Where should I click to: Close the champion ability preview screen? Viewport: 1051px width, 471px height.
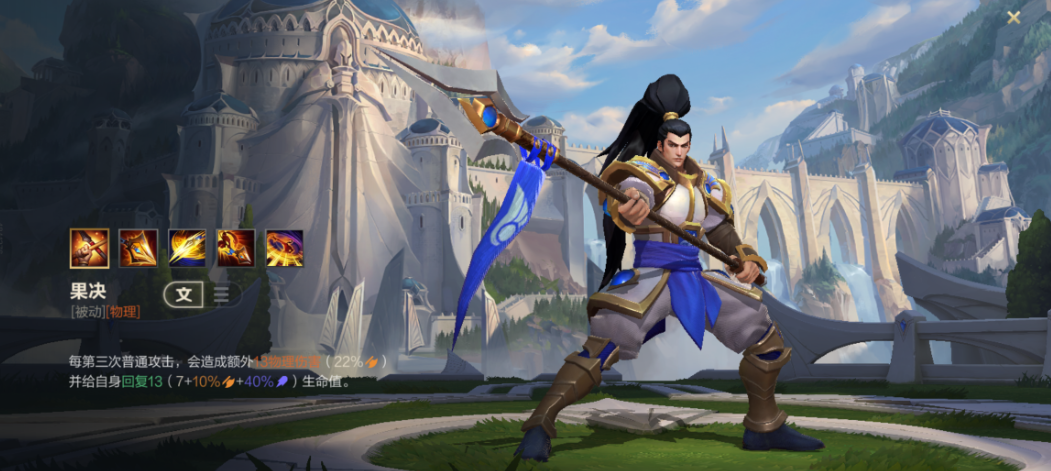(1014, 17)
